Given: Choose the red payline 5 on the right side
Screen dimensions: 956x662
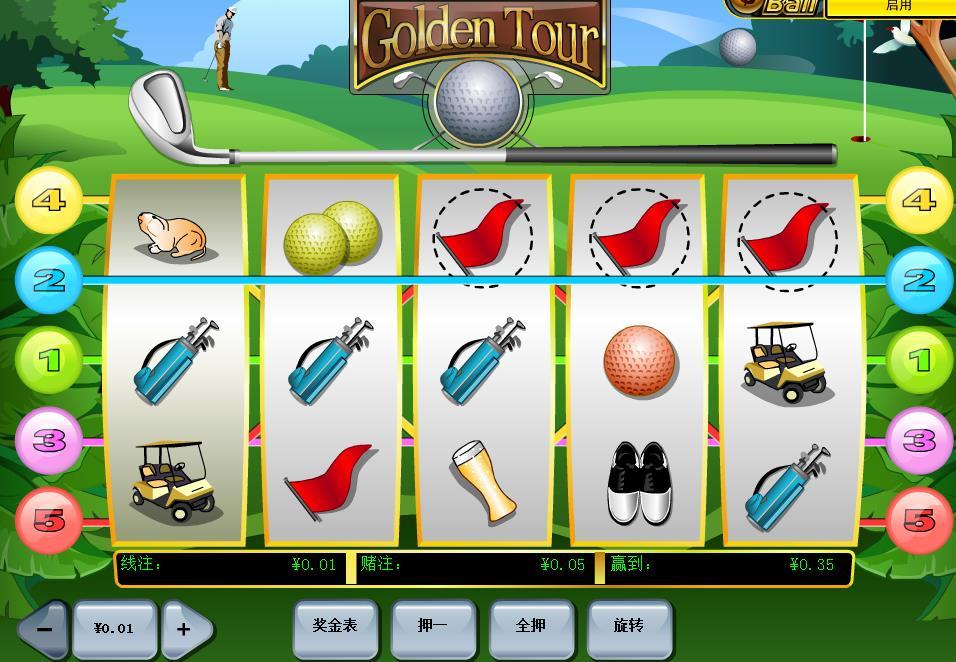Looking at the screenshot, I should pyautogui.click(x=919, y=520).
